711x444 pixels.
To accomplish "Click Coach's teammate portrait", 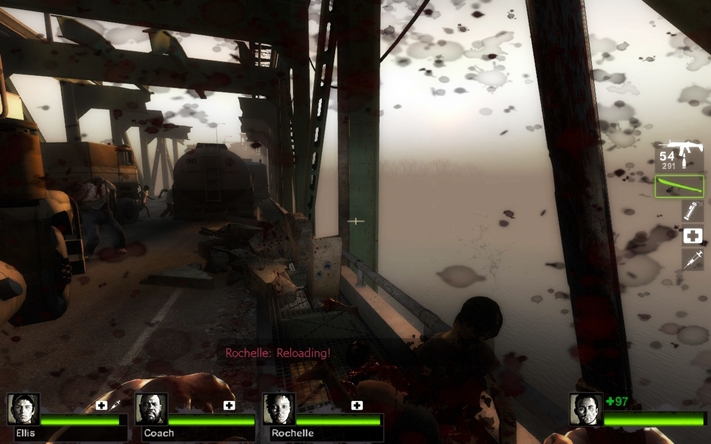I will click(151, 409).
